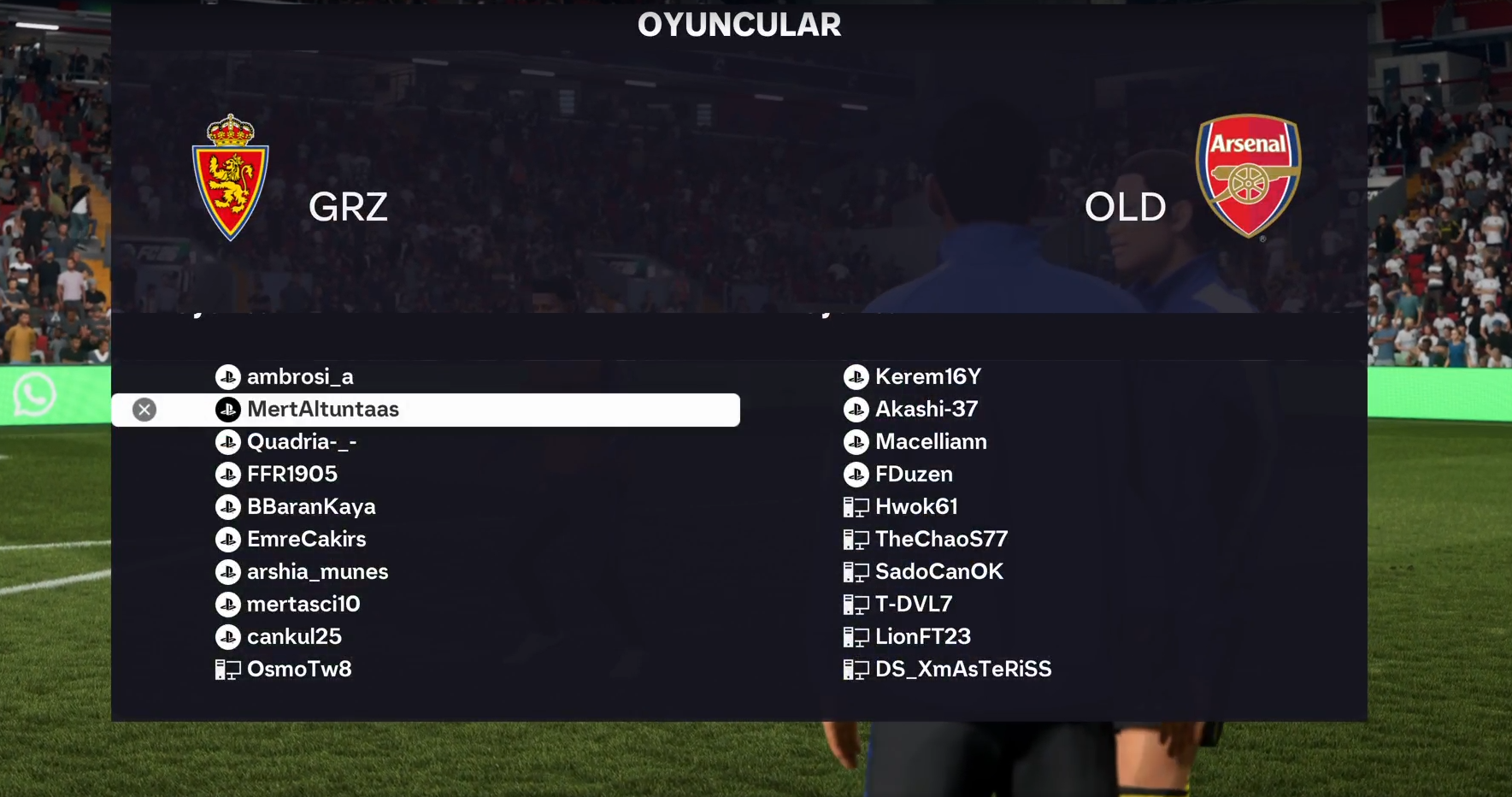
Task: Select cankul25 in the GRZ list
Action: coord(294,637)
